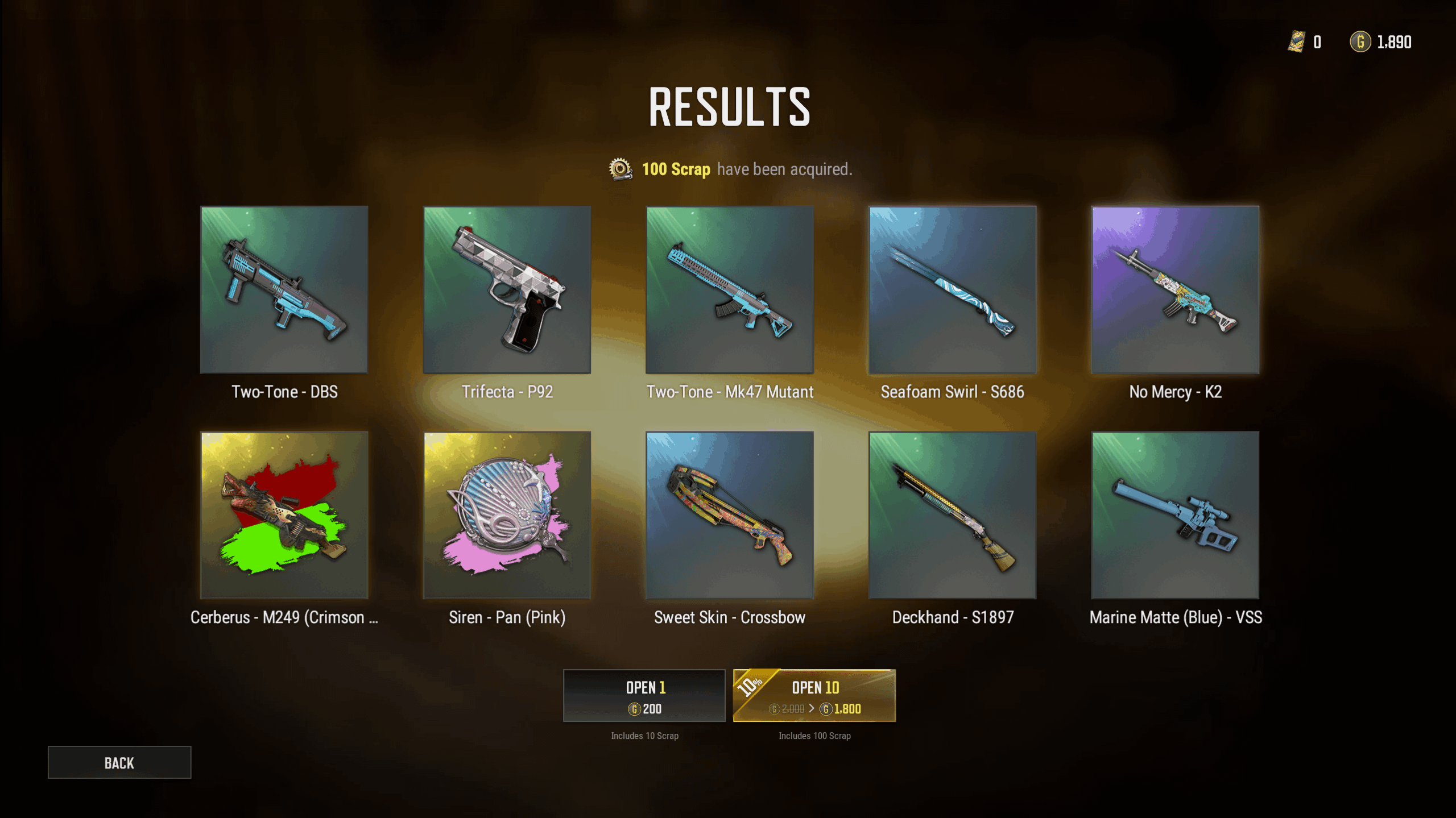Click the Marine Matte (Blue) VSS tile
This screenshot has width=1456, height=818.
point(1175,515)
